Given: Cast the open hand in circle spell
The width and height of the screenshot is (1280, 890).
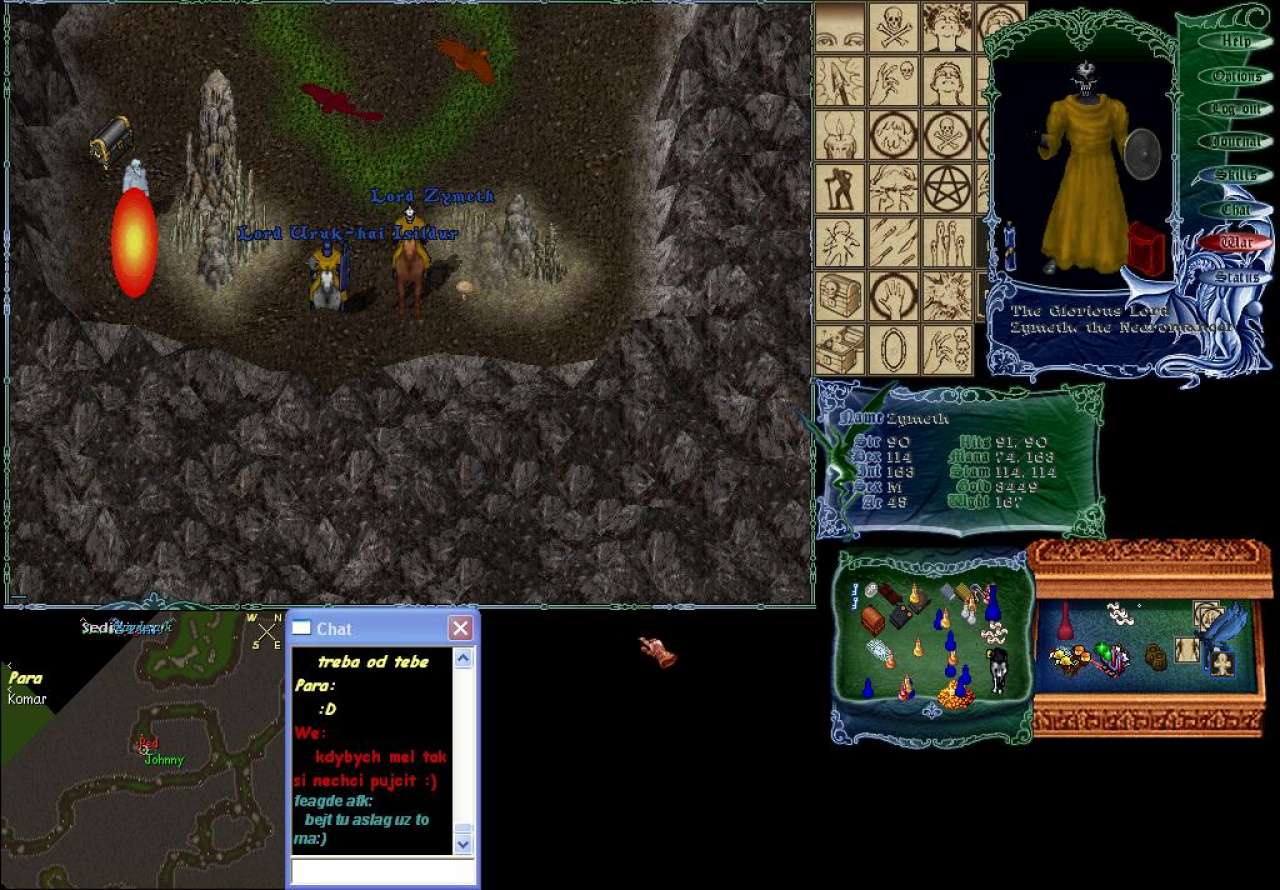Looking at the screenshot, I should pyautogui.click(x=893, y=296).
